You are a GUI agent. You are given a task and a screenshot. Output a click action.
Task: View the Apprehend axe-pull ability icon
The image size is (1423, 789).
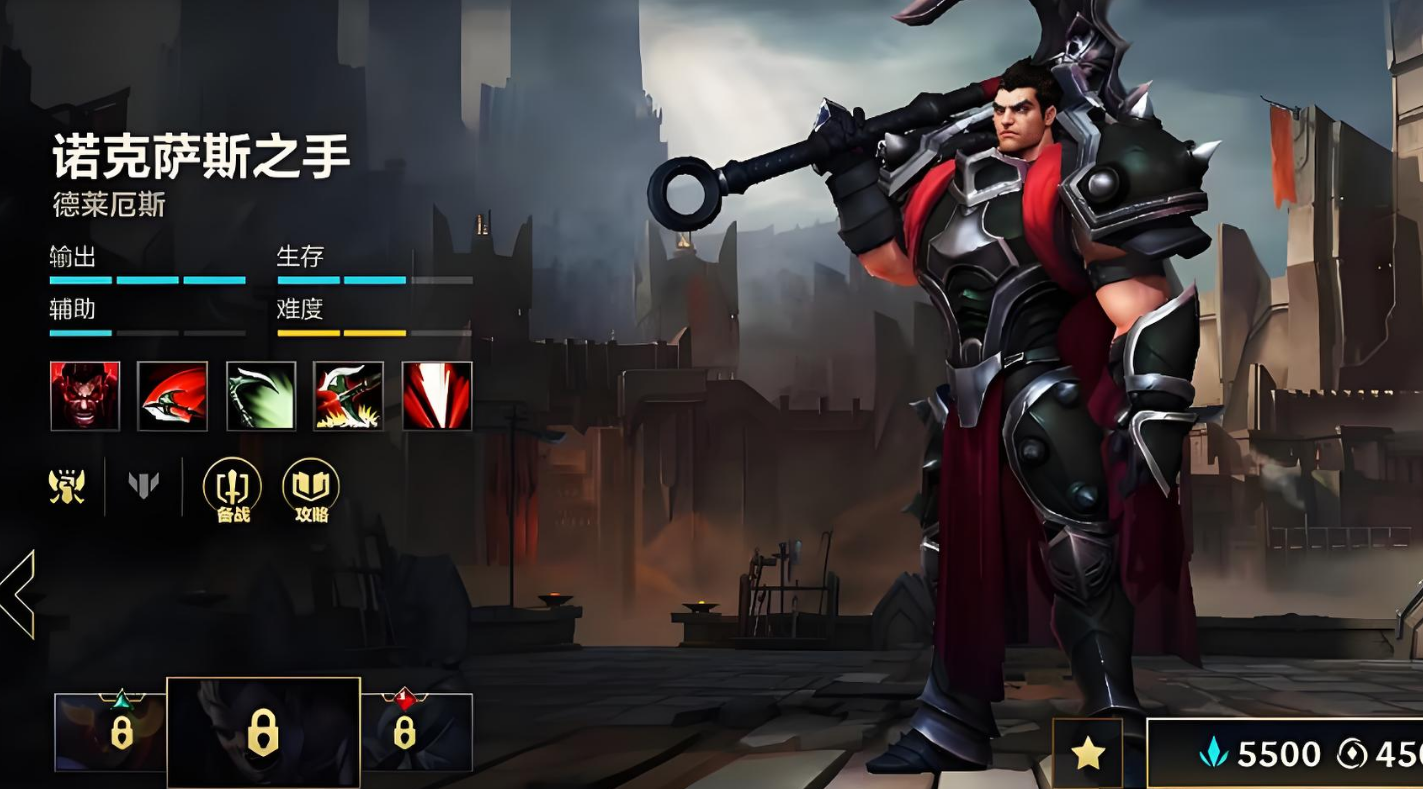[x=348, y=396]
